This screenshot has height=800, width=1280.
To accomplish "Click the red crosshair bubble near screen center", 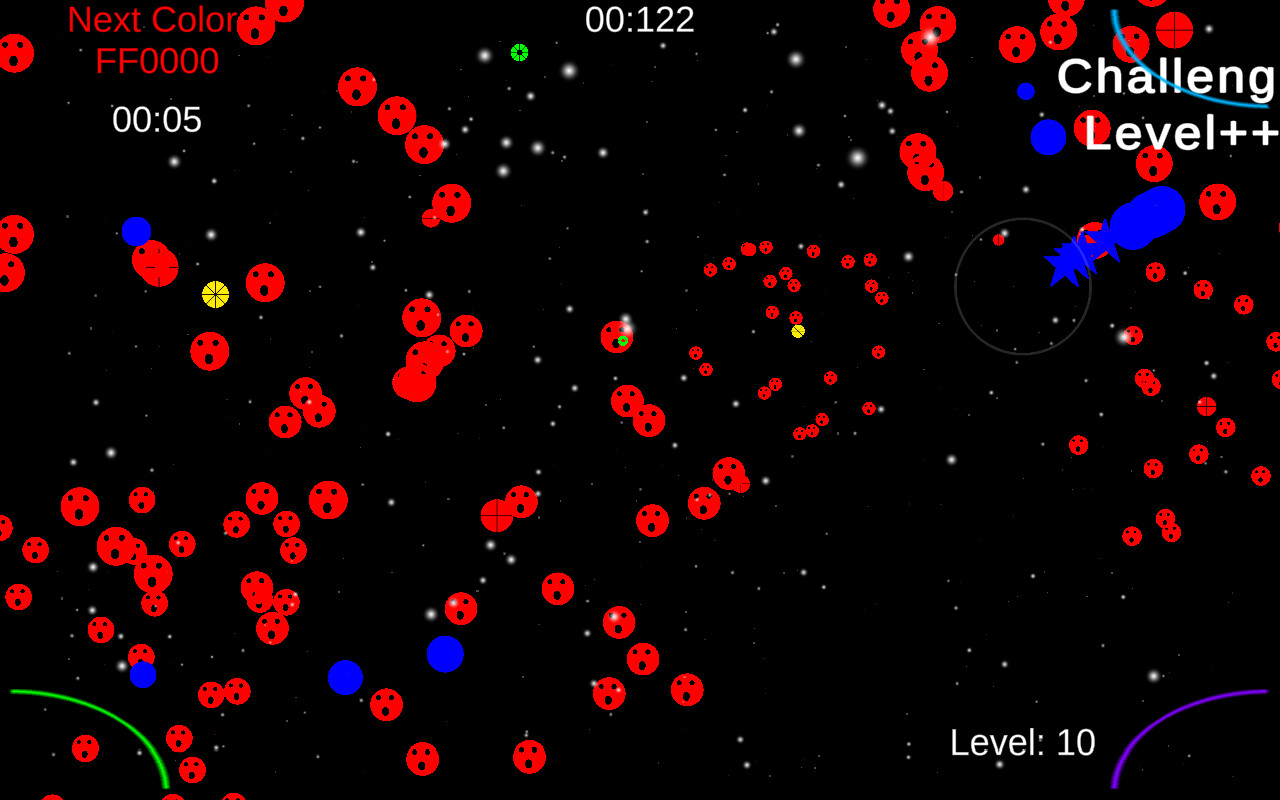I will tap(497, 516).
